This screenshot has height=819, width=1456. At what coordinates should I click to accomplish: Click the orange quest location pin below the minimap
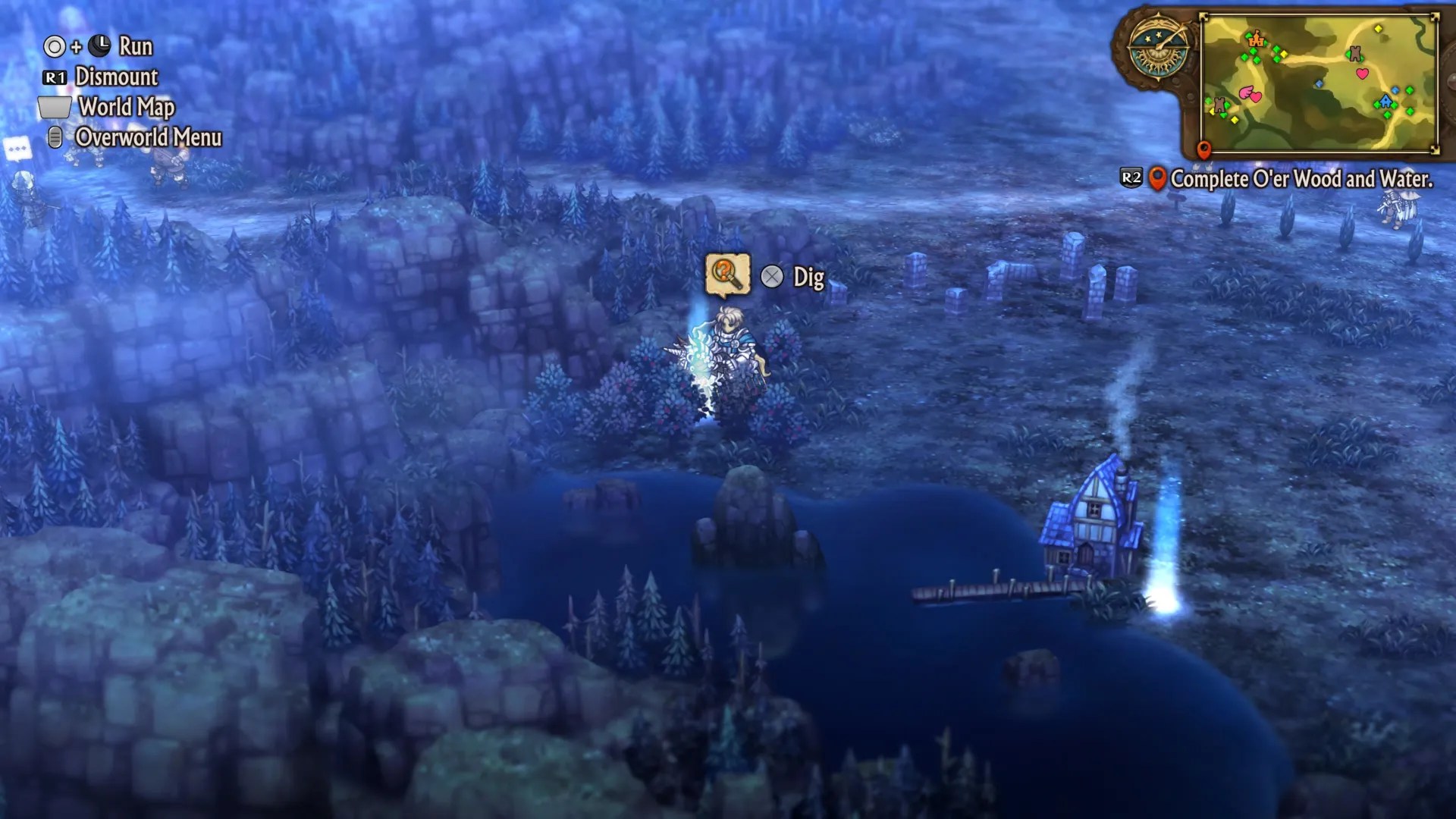point(1203,149)
